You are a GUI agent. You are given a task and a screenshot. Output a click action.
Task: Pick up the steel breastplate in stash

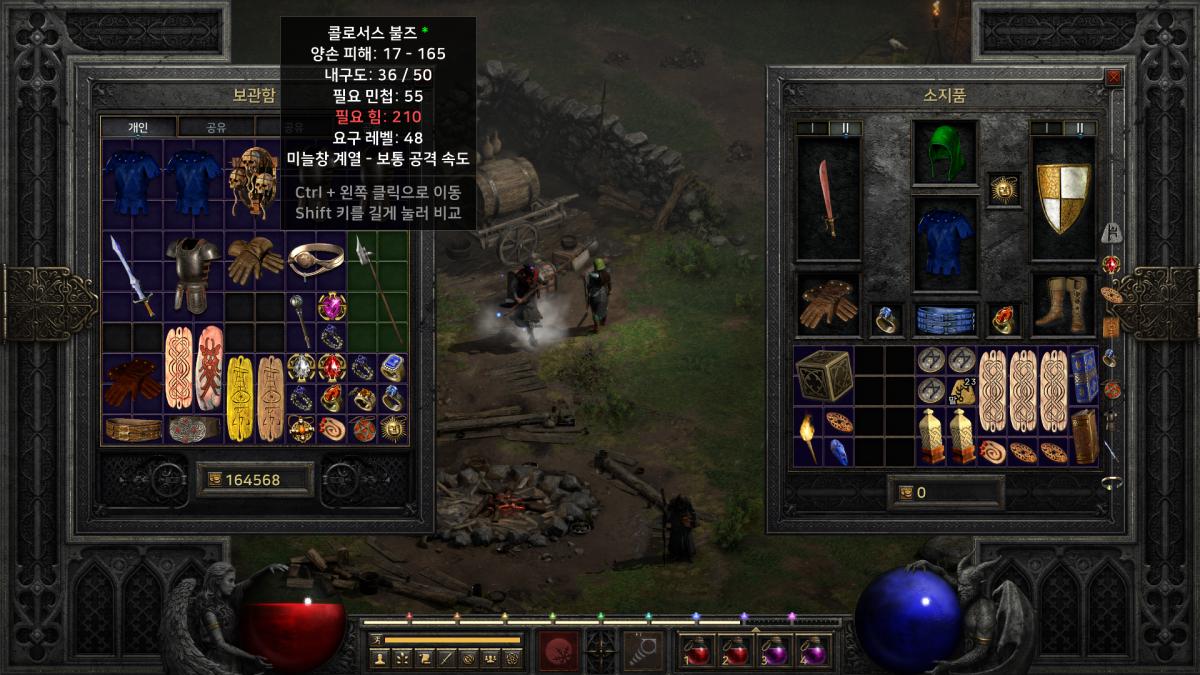point(192,275)
